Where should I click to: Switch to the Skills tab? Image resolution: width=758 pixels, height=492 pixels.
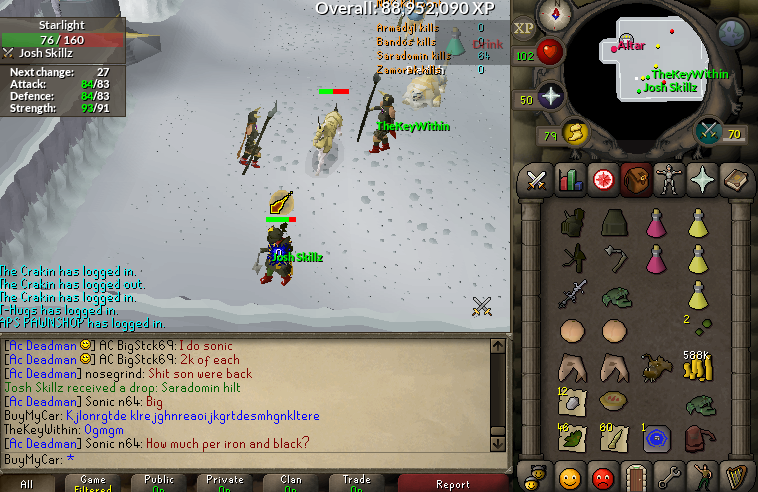point(569,180)
